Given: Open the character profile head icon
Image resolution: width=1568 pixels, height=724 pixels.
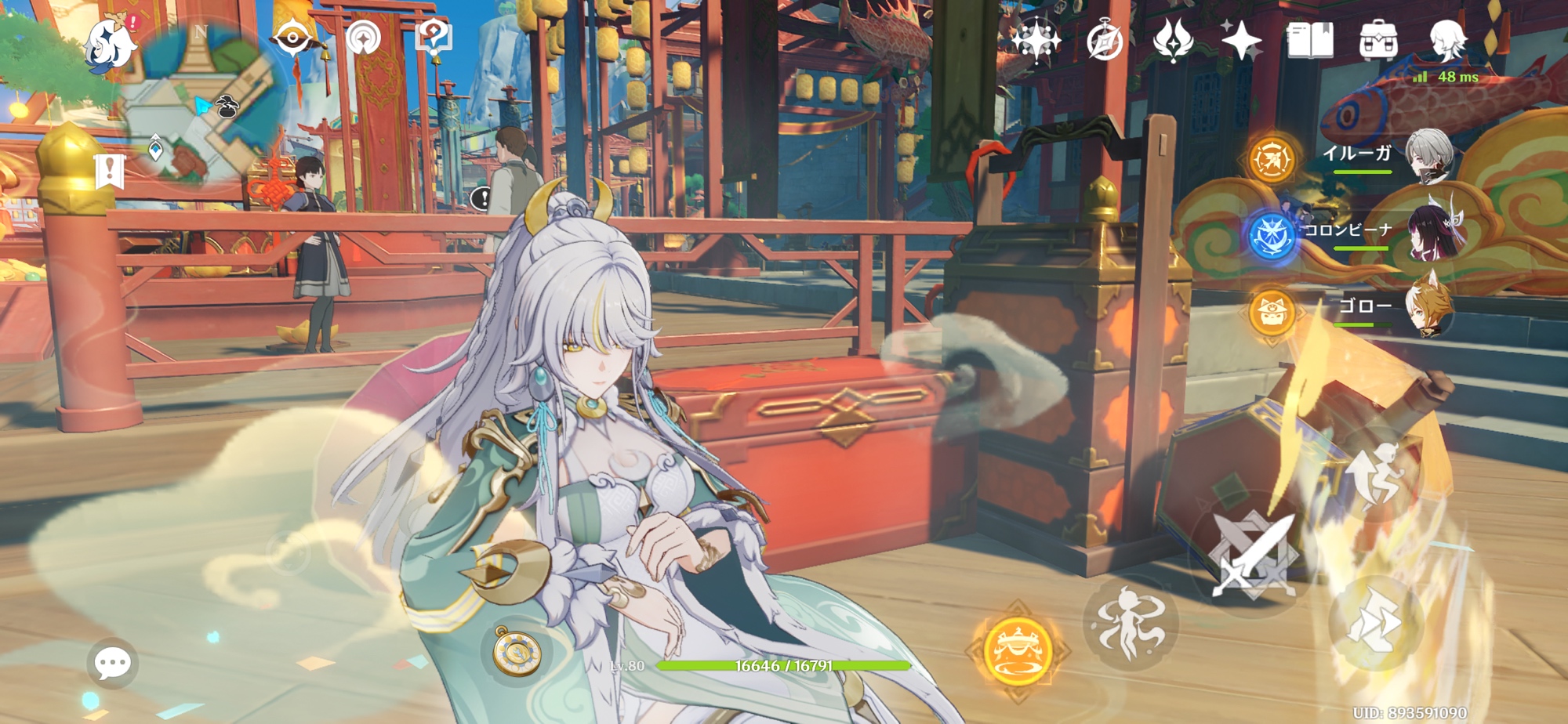Looking at the screenshot, I should (1446, 39).
